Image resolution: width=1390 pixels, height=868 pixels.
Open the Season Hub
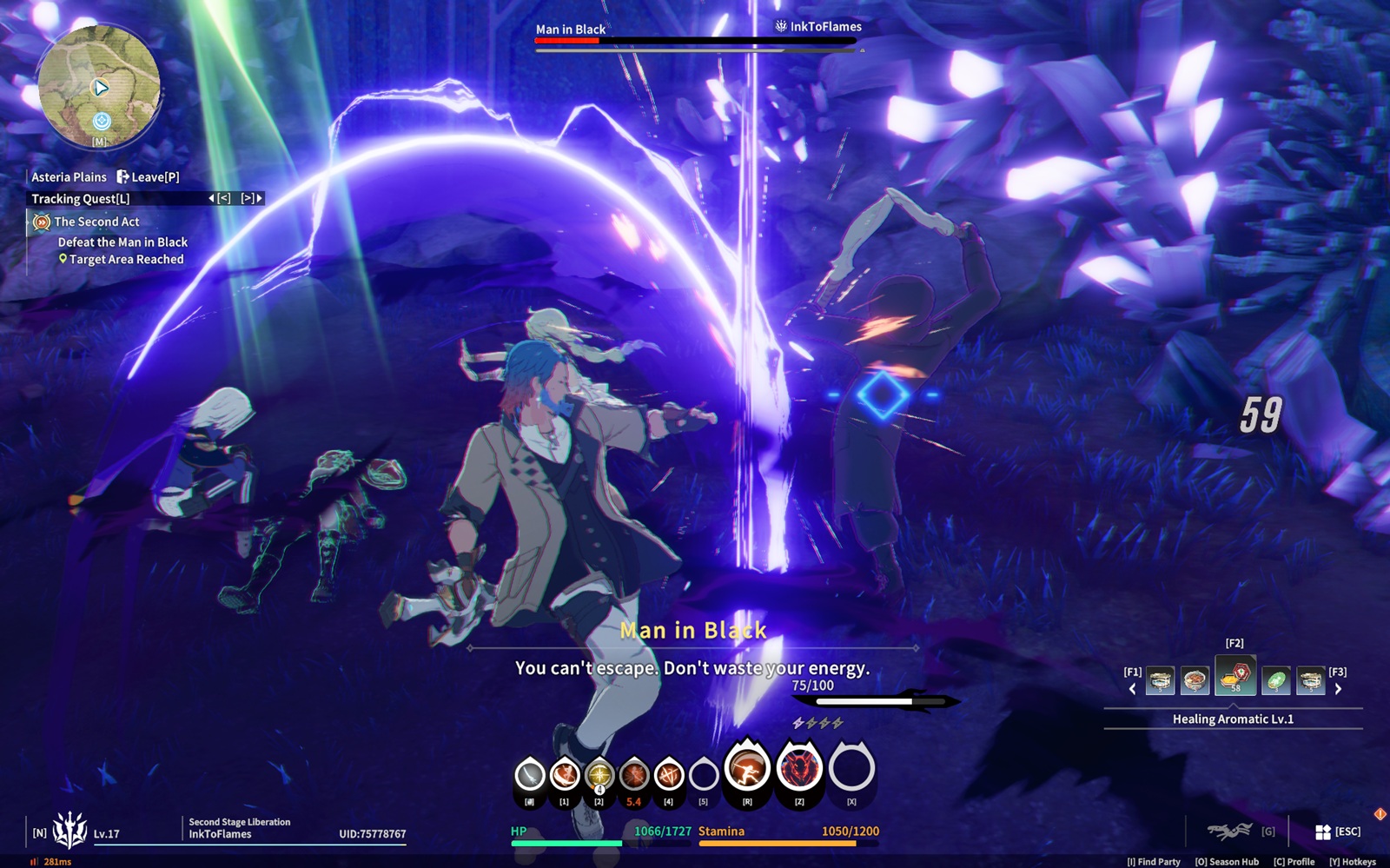[1227, 862]
